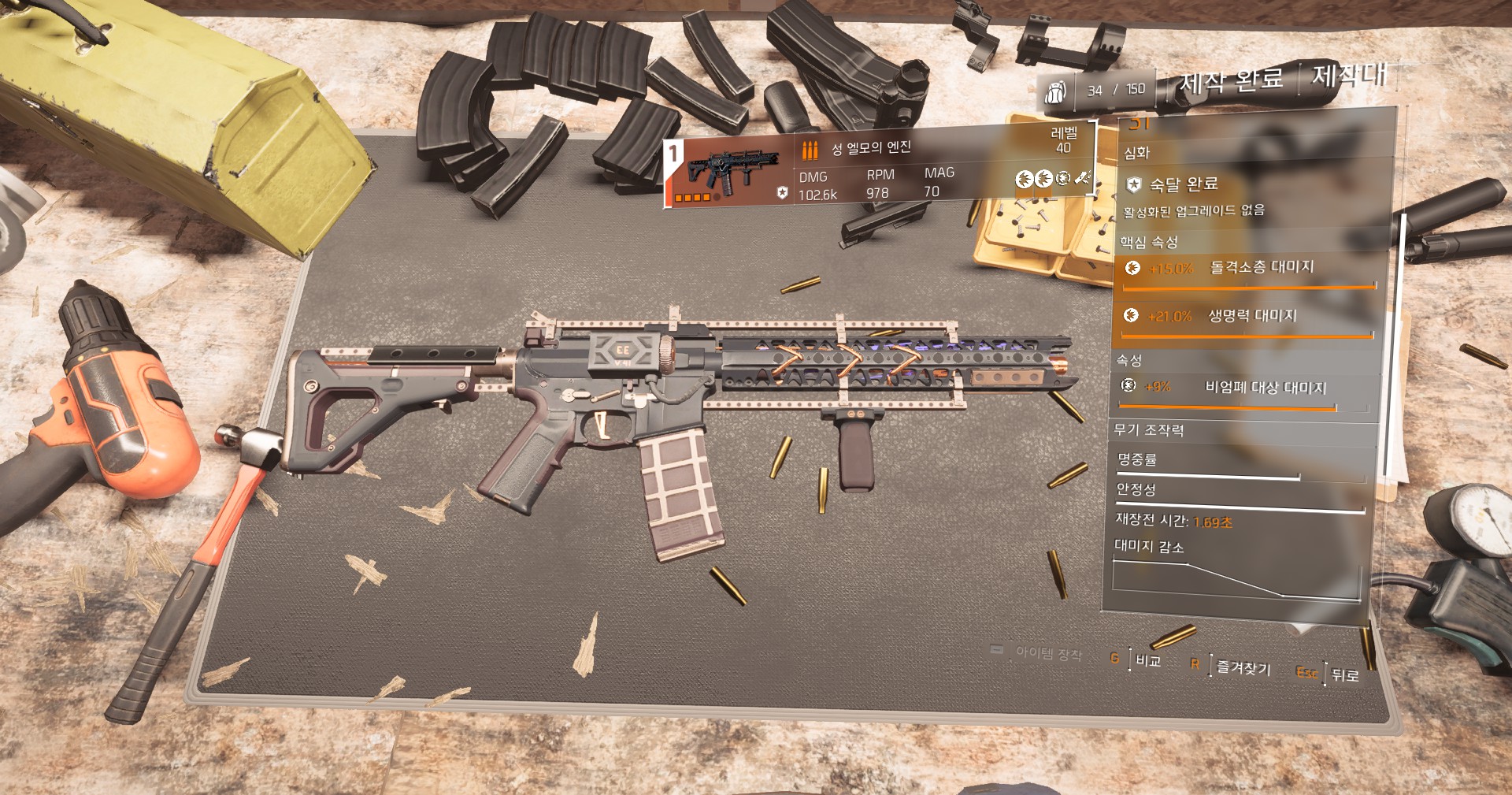Select the 생명력 대미지 attribute row
Viewport: 1512px width, 795px height.
1246,317
